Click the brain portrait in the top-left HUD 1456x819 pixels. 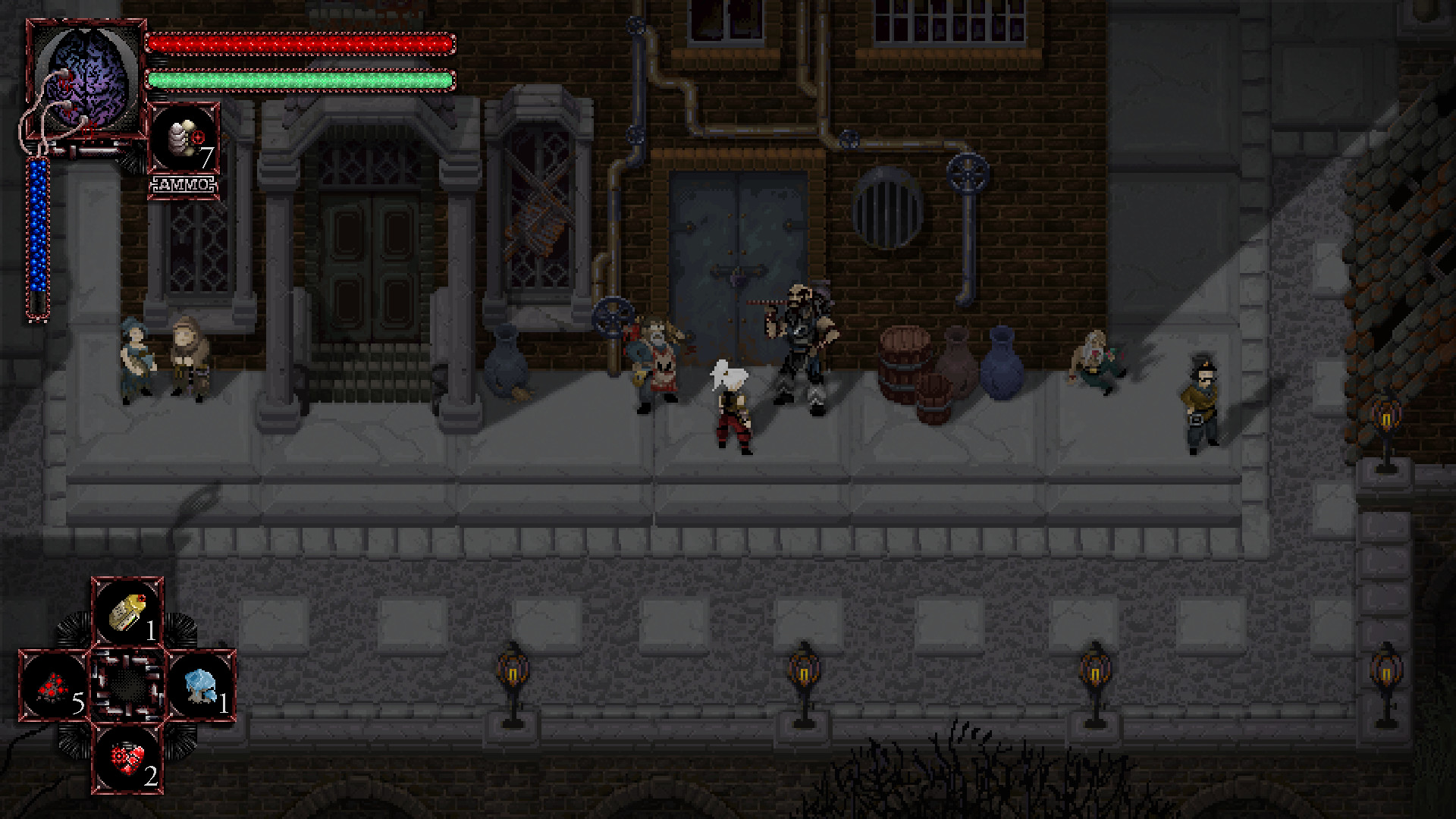click(83, 80)
